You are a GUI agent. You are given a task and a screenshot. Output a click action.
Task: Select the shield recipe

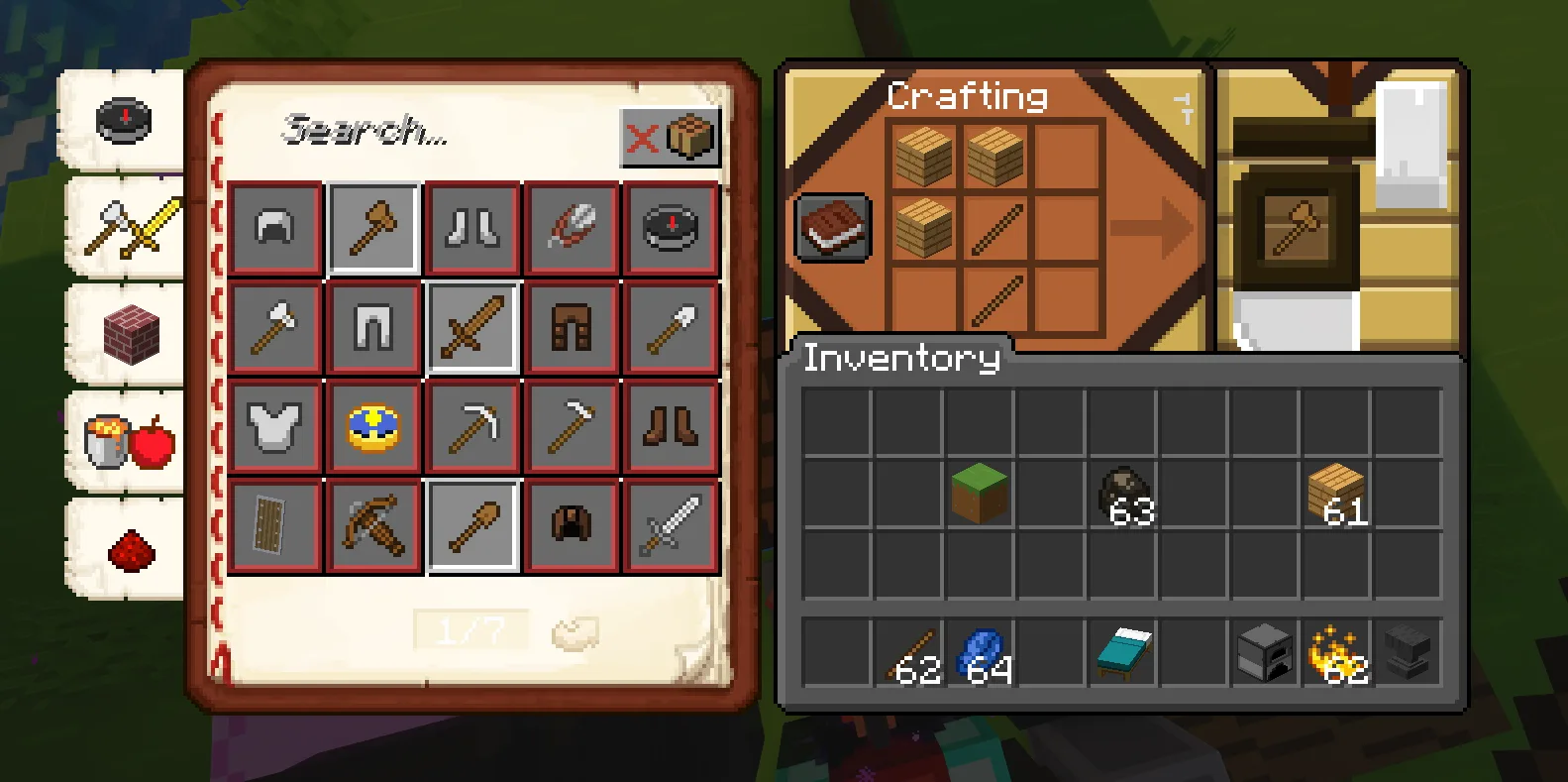pyautogui.click(x=274, y=525)
